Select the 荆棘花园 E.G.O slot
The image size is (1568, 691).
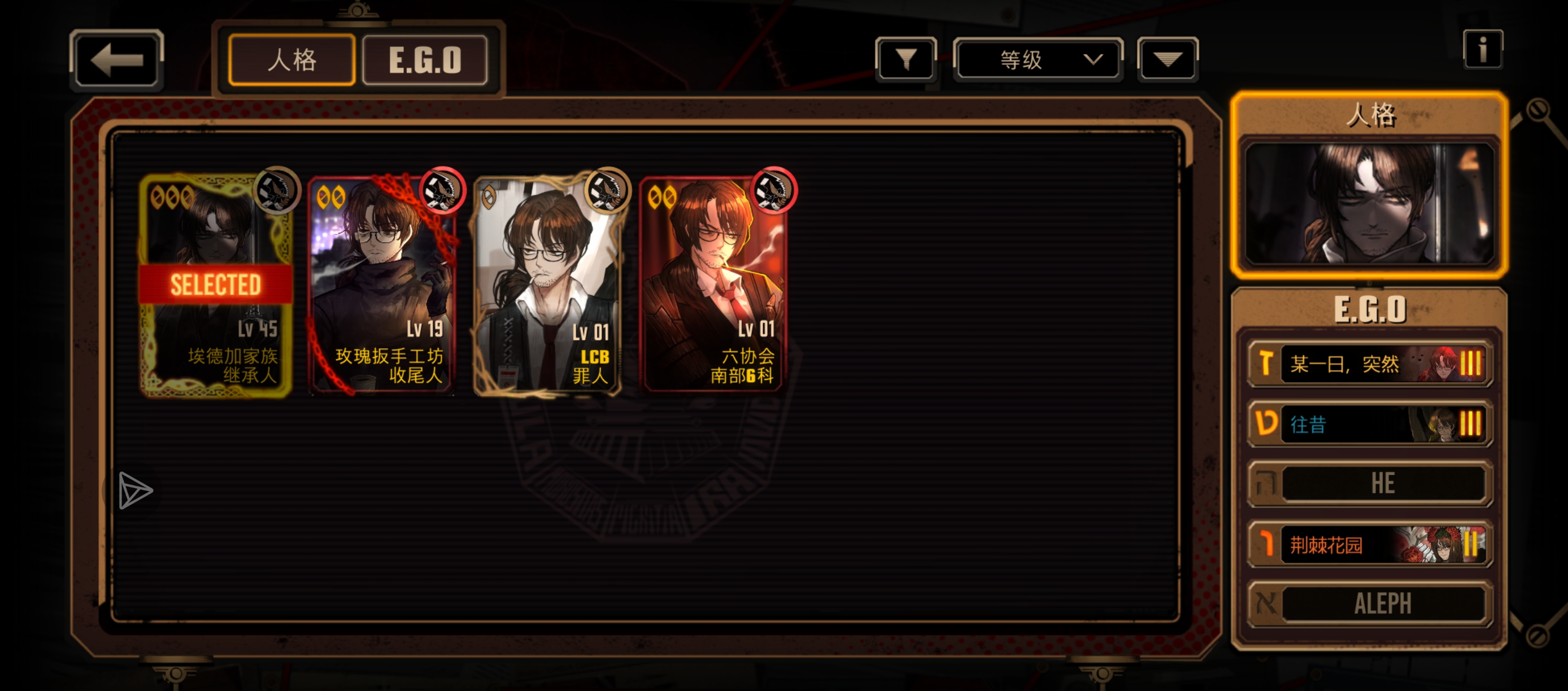click(1370, 544)
